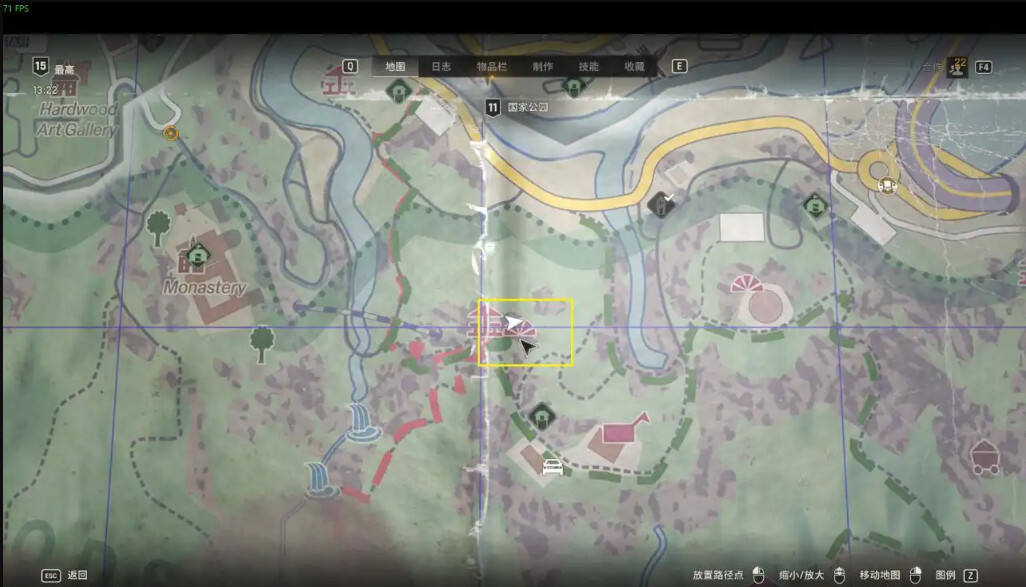
Task: Select the white car map marker
Action: pos(551,466)
